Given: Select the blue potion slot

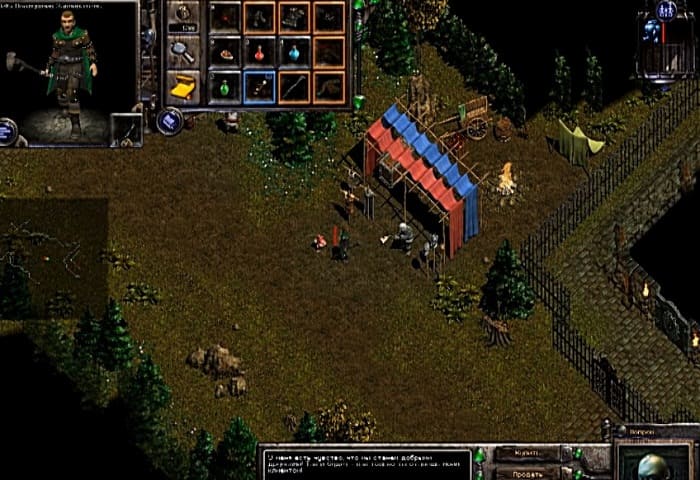Looking at the screenshot, I should click(293, 51).
